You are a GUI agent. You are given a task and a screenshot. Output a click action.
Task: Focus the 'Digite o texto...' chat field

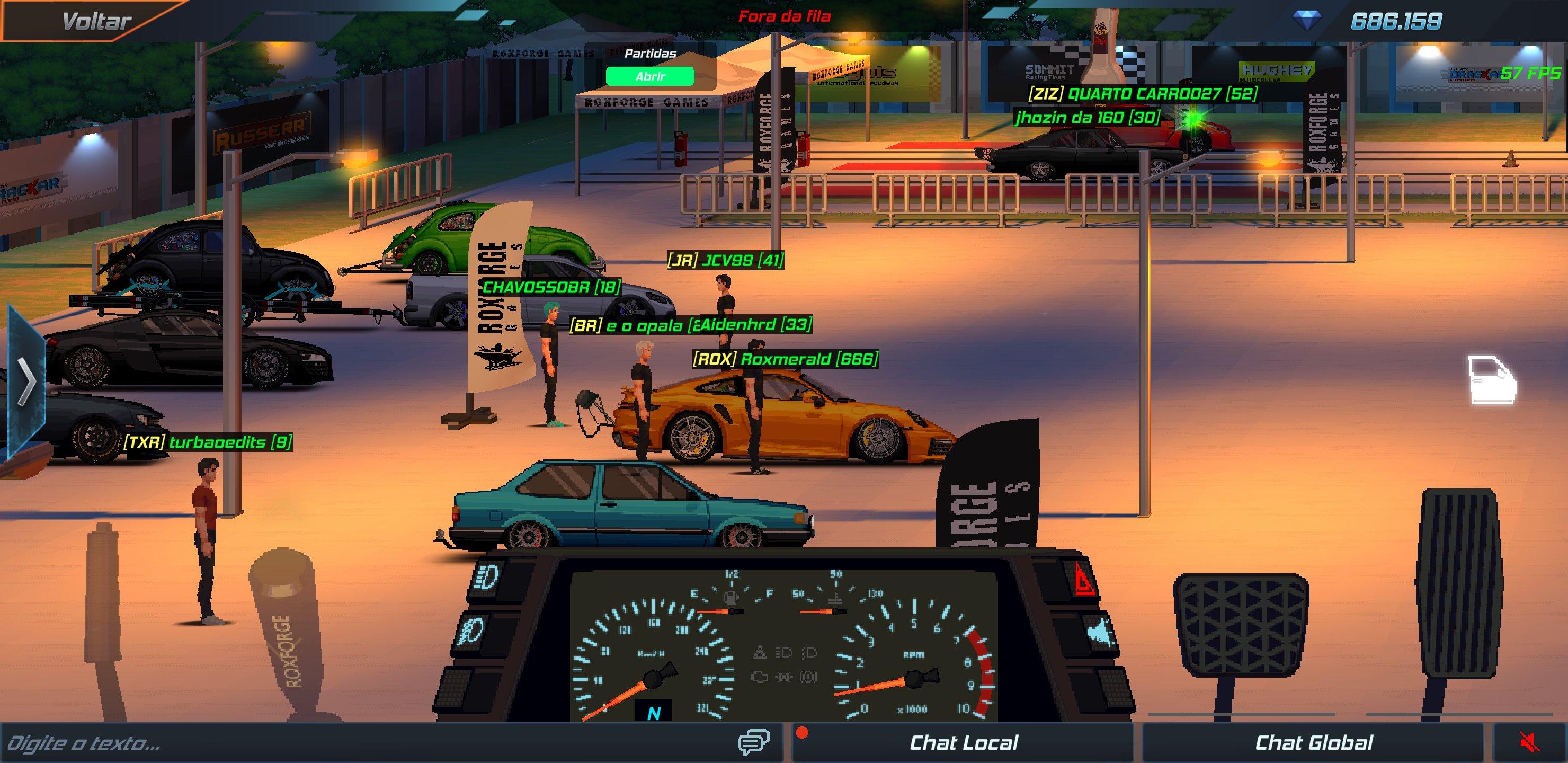(365, 743)
